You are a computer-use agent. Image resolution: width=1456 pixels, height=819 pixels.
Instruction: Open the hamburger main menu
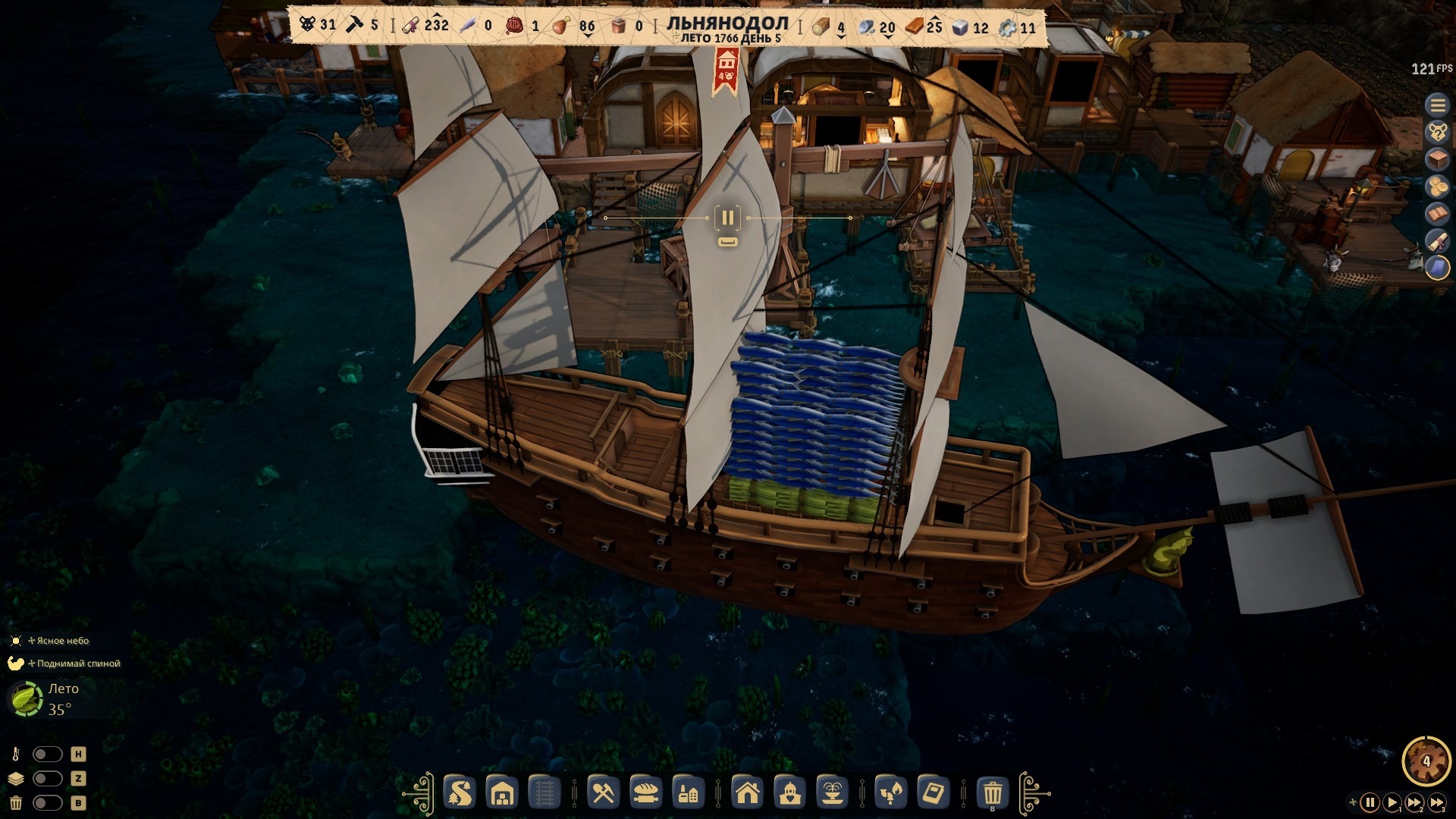point(1437,105)
